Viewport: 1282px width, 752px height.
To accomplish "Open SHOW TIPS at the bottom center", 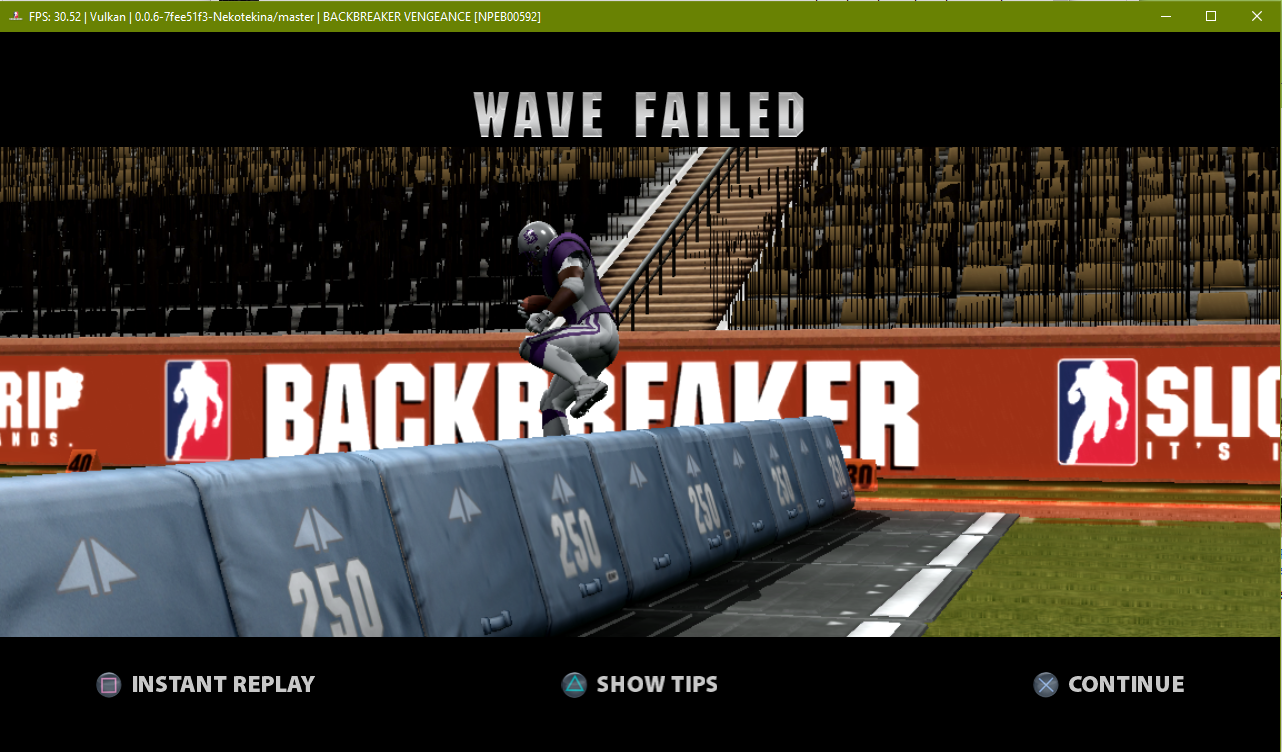I will coord(657,684).
